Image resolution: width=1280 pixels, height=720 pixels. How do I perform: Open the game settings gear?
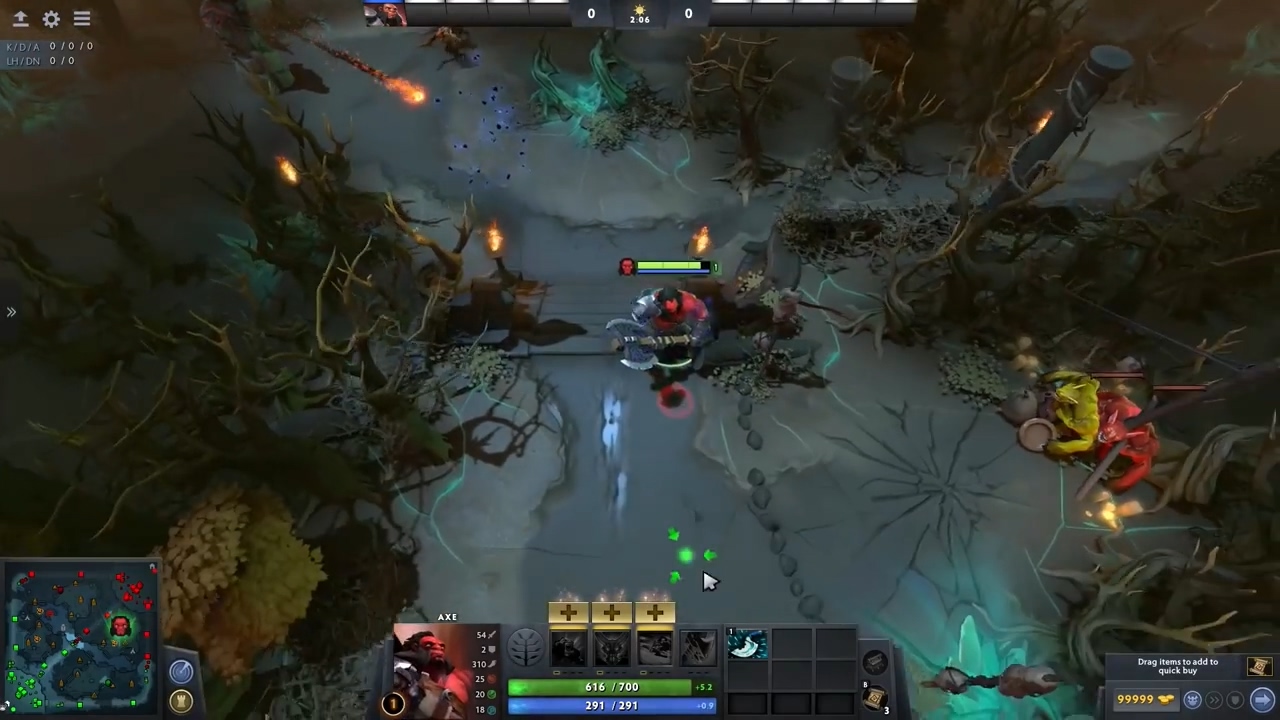point(51,18)
